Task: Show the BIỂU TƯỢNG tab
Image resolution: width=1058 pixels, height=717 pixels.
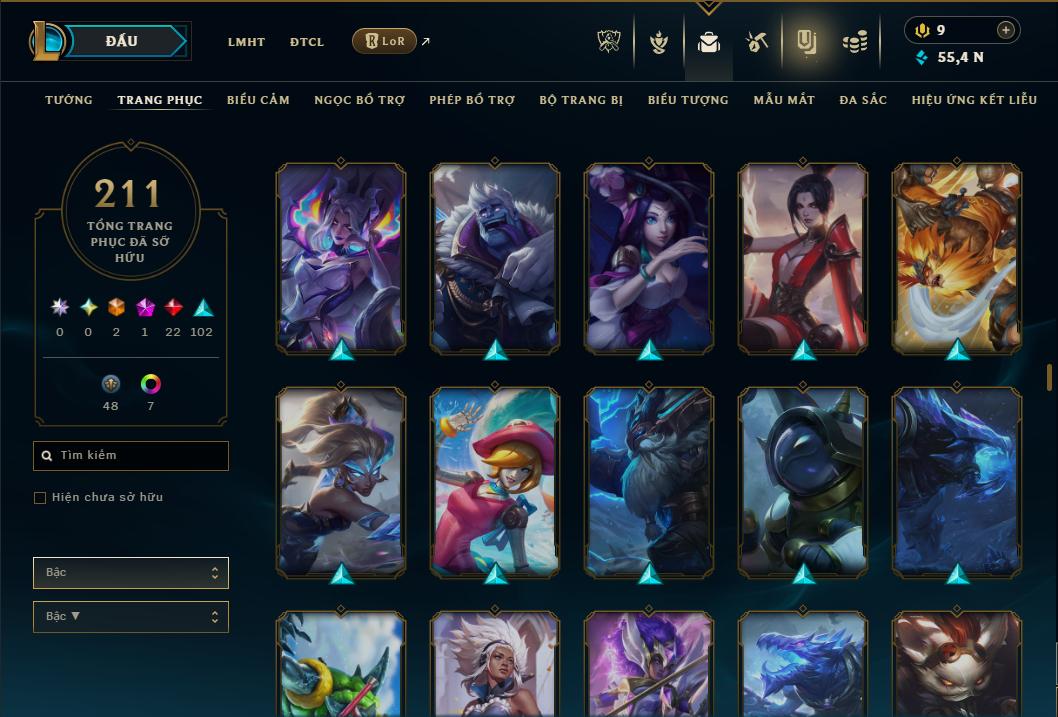Action: point(688,100)
